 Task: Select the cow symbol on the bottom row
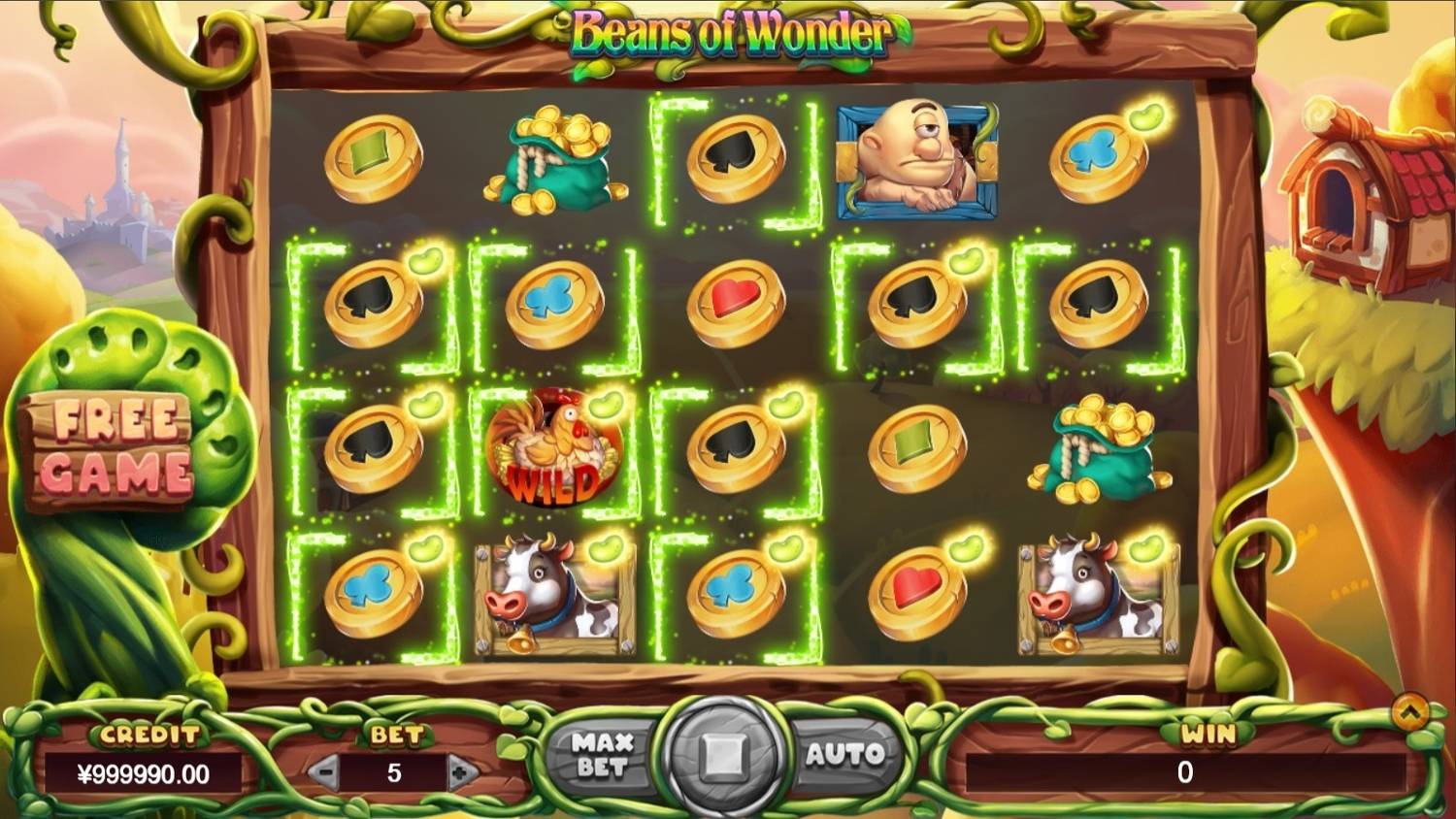[x=553, y=597]
